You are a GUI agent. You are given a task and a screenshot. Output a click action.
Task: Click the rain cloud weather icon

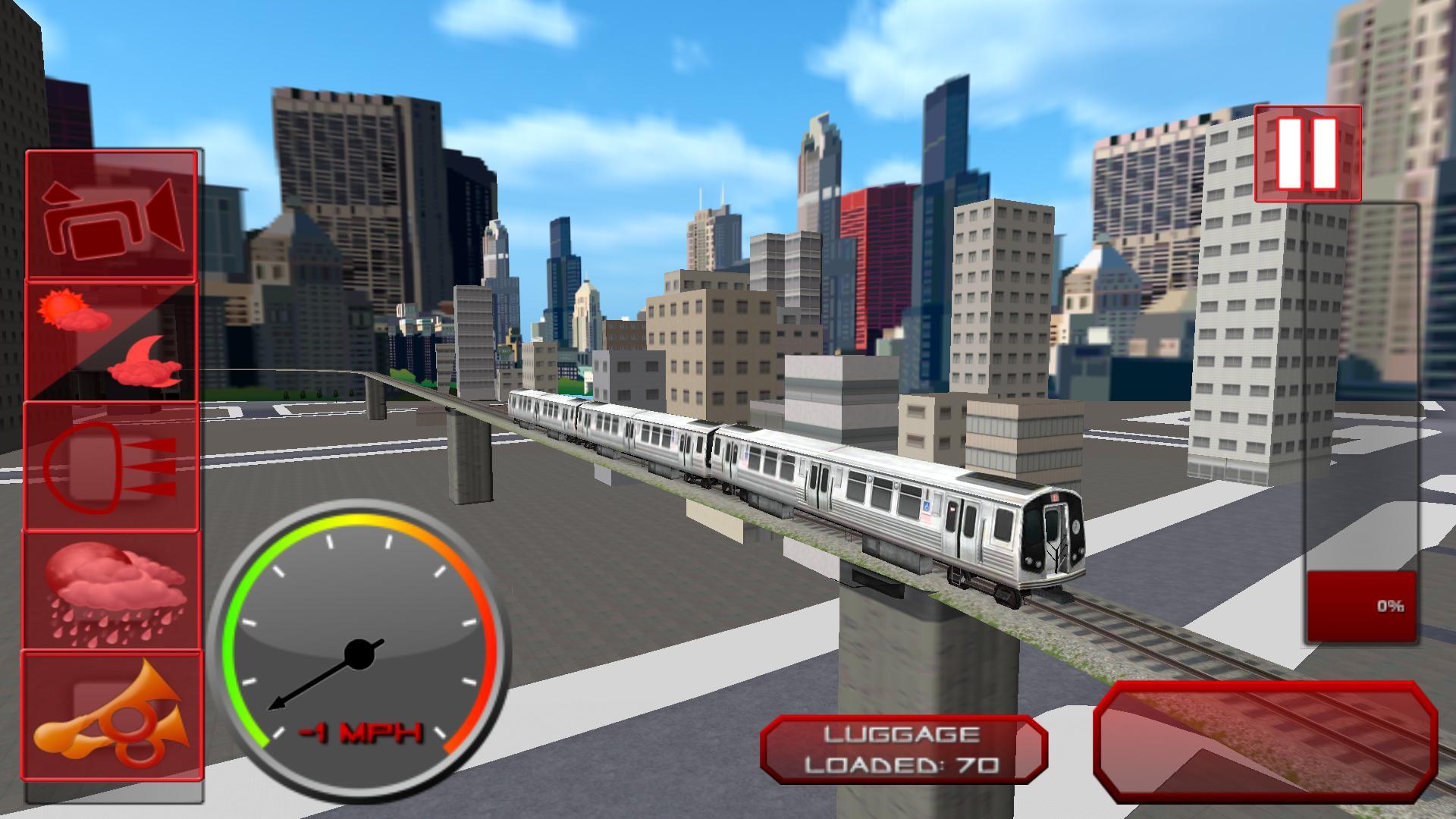pos(112,591)
